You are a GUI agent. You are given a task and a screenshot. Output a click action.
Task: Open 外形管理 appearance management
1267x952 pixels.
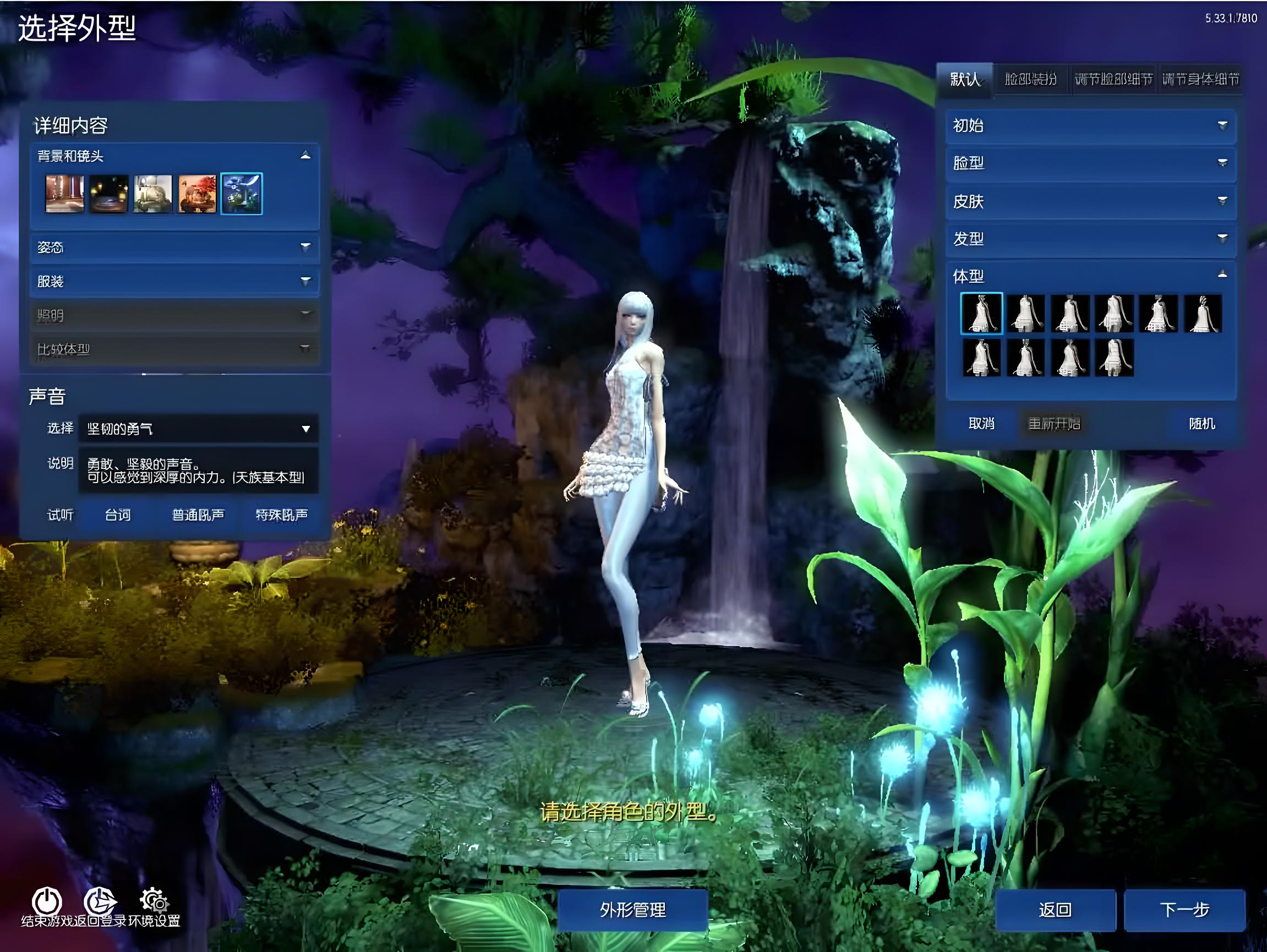click(x=632, y=909)
